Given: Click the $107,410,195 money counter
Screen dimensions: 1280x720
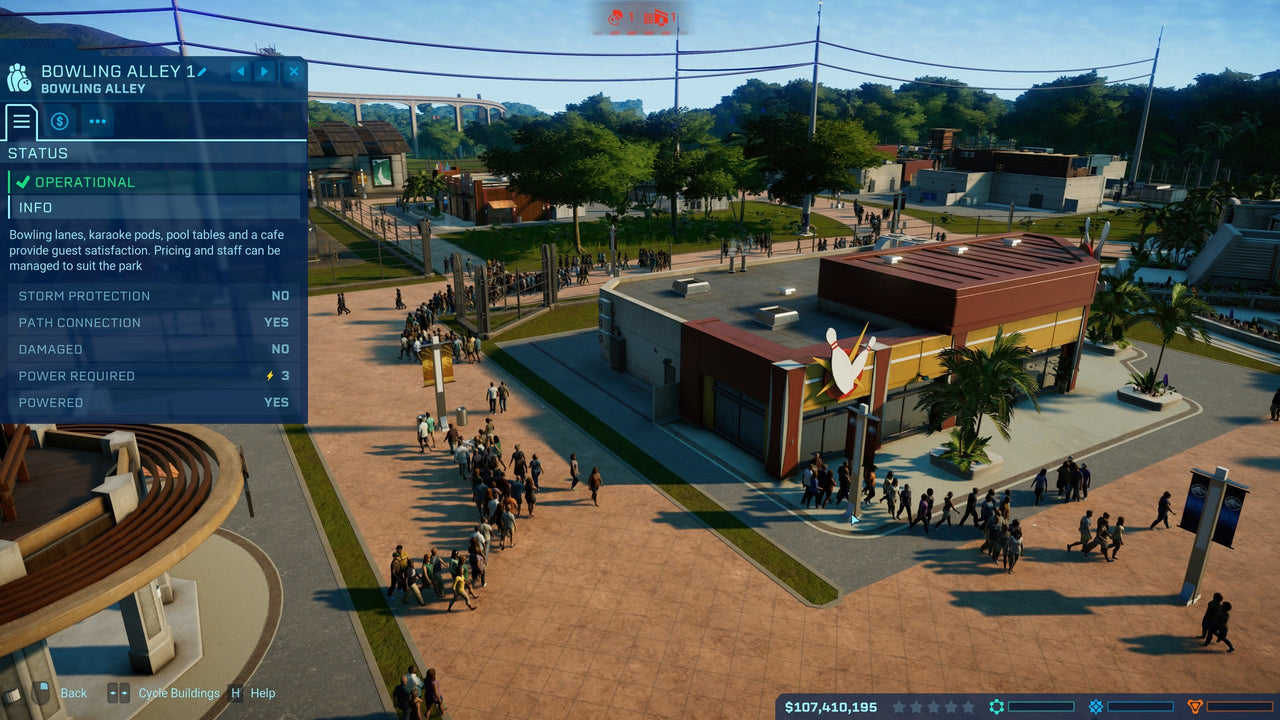Looking at the screenshot, I should (830, 706).
